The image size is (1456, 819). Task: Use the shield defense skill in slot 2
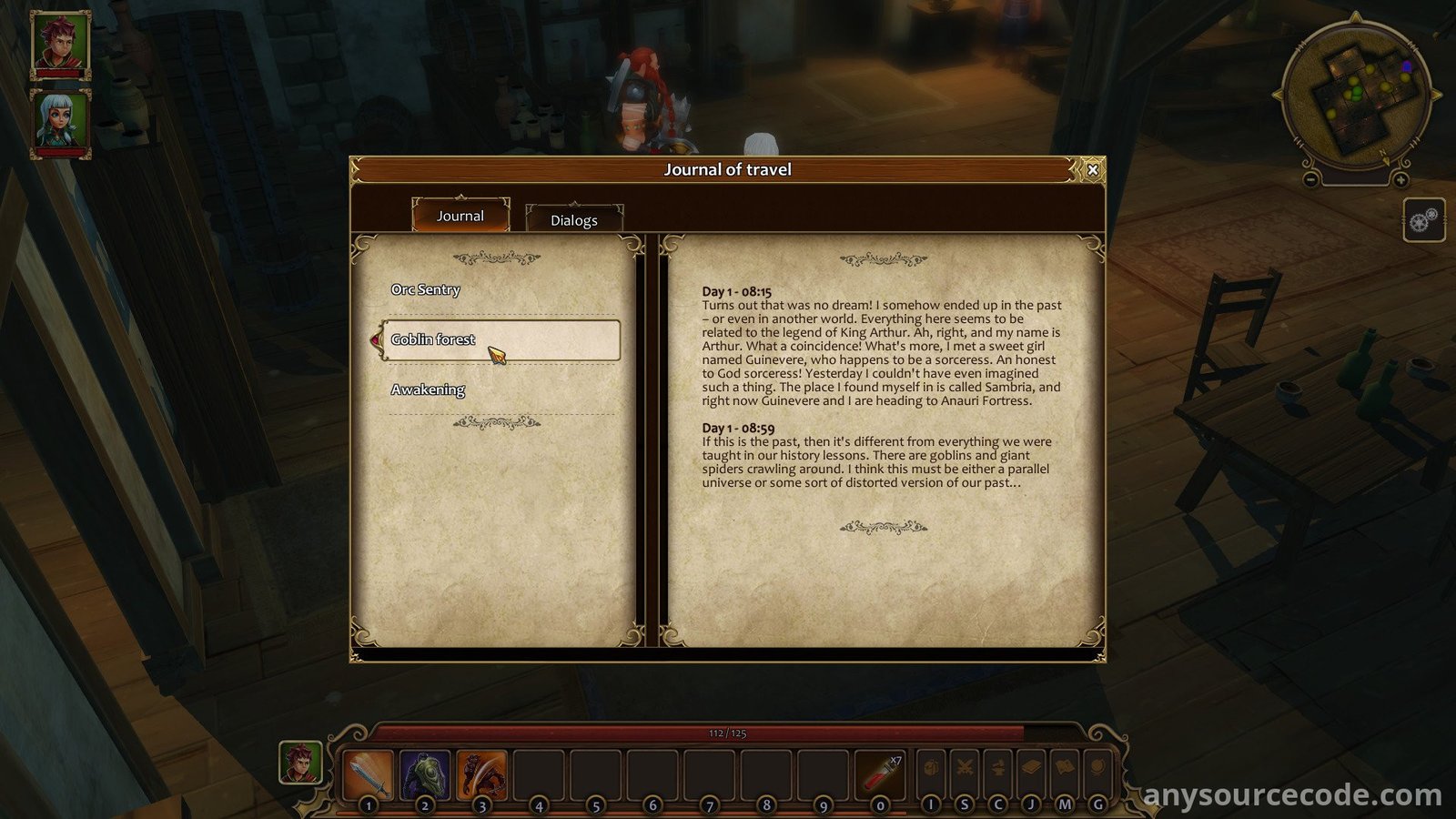tap(425, 774)
